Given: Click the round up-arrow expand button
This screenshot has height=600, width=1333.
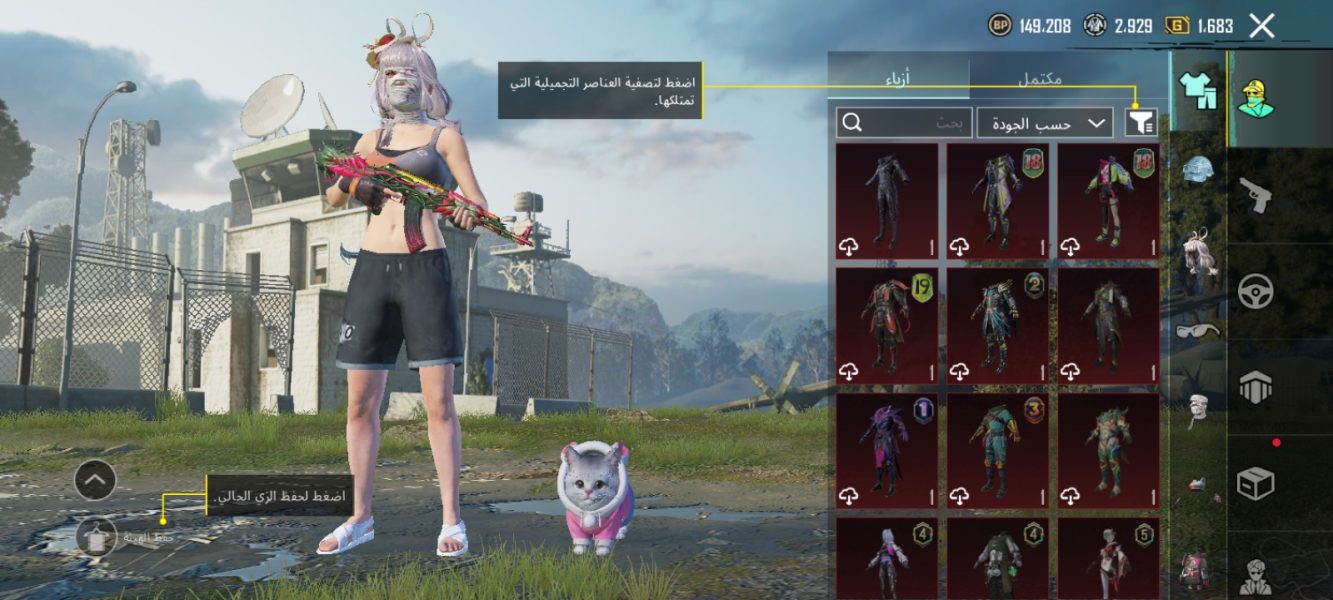Looking at the screenshot, I should pyautogui.click(x=95, y=481).
